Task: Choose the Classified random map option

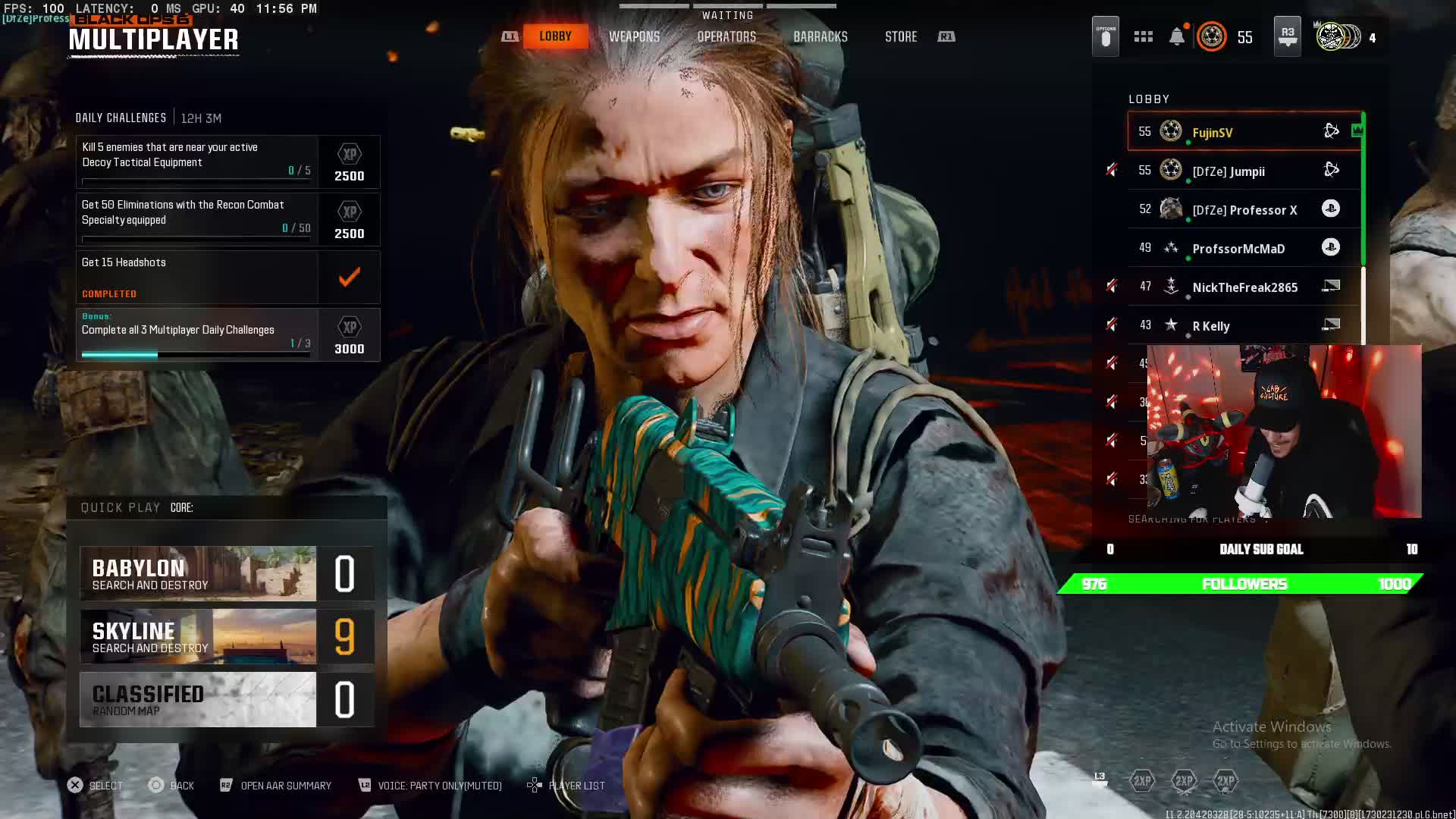Action: click(x=227, y=699)
